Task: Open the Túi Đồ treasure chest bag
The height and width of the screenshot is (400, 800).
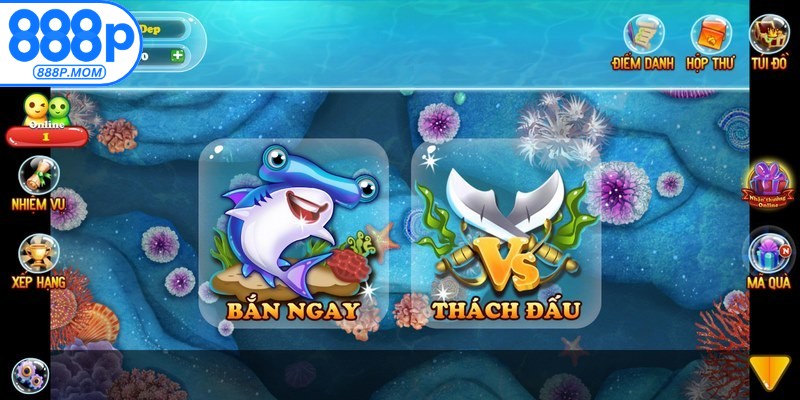Action: pos(770,40)
